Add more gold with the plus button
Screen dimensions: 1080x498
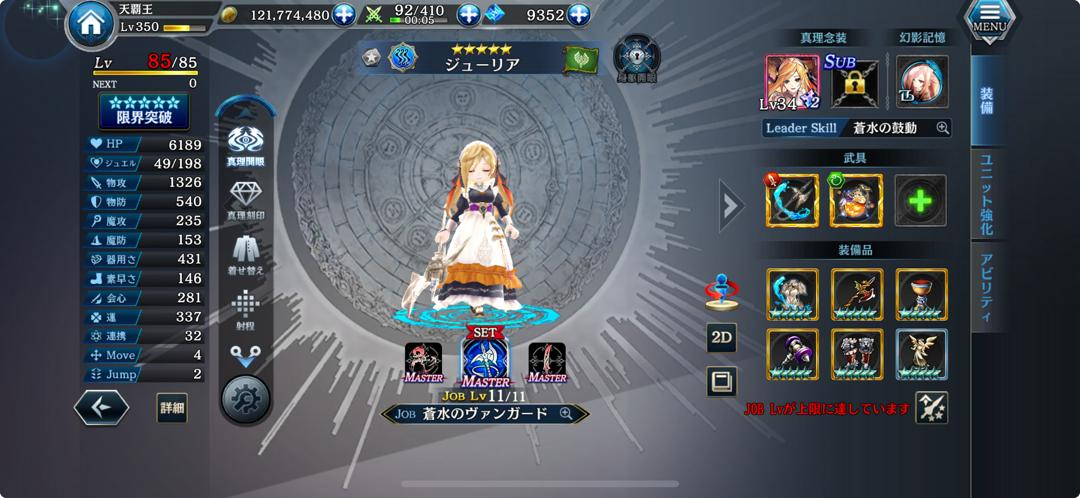[344, 15]
